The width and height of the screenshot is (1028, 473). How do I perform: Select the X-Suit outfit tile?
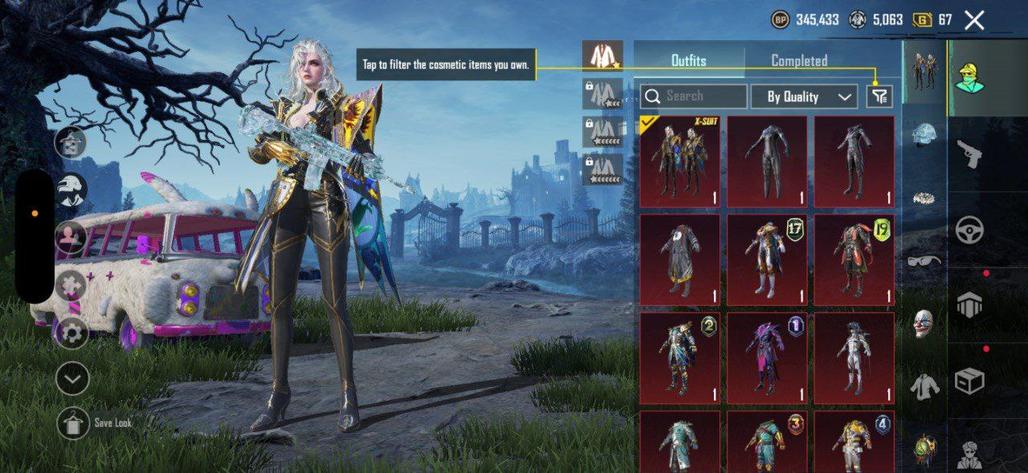(679, 161)
